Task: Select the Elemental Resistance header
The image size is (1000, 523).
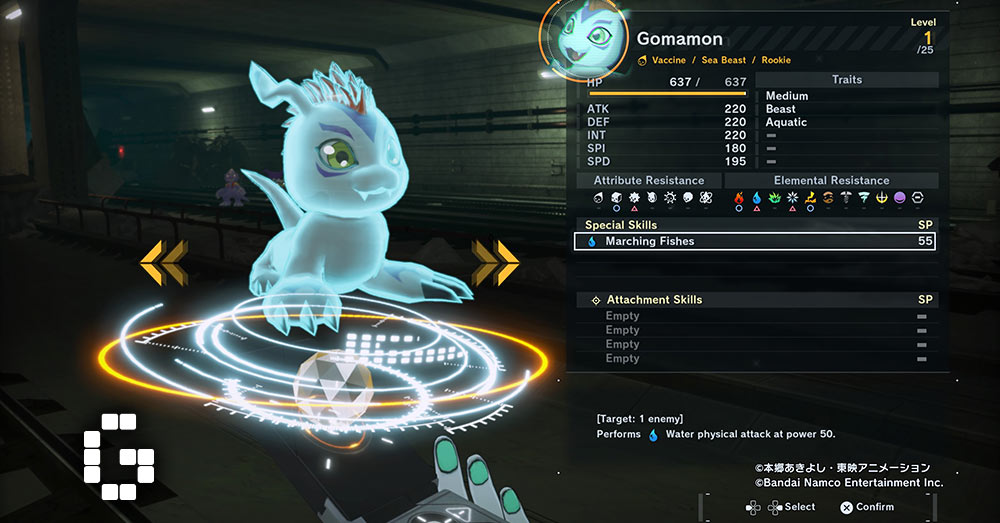Action: pyautogui.click(x=831, y=181)
